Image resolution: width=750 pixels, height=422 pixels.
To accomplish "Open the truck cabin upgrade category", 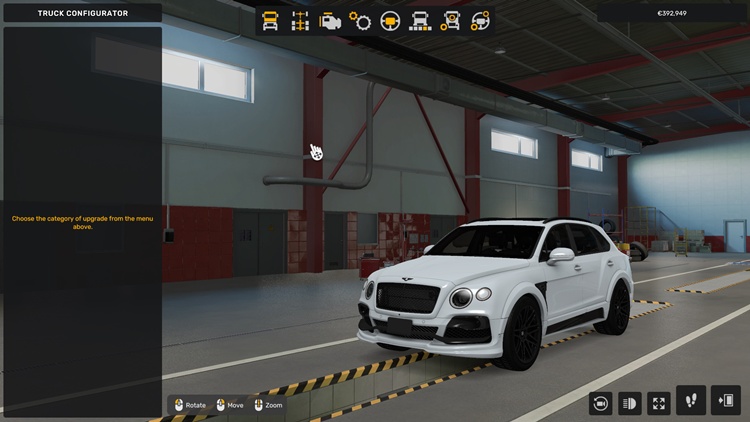I will point(270,20).
